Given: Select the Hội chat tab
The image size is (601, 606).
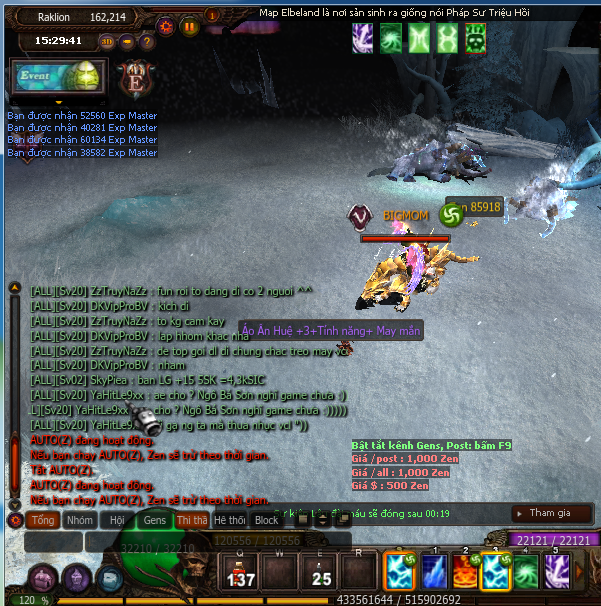Looking at the screenshot, I should (118, 520).
